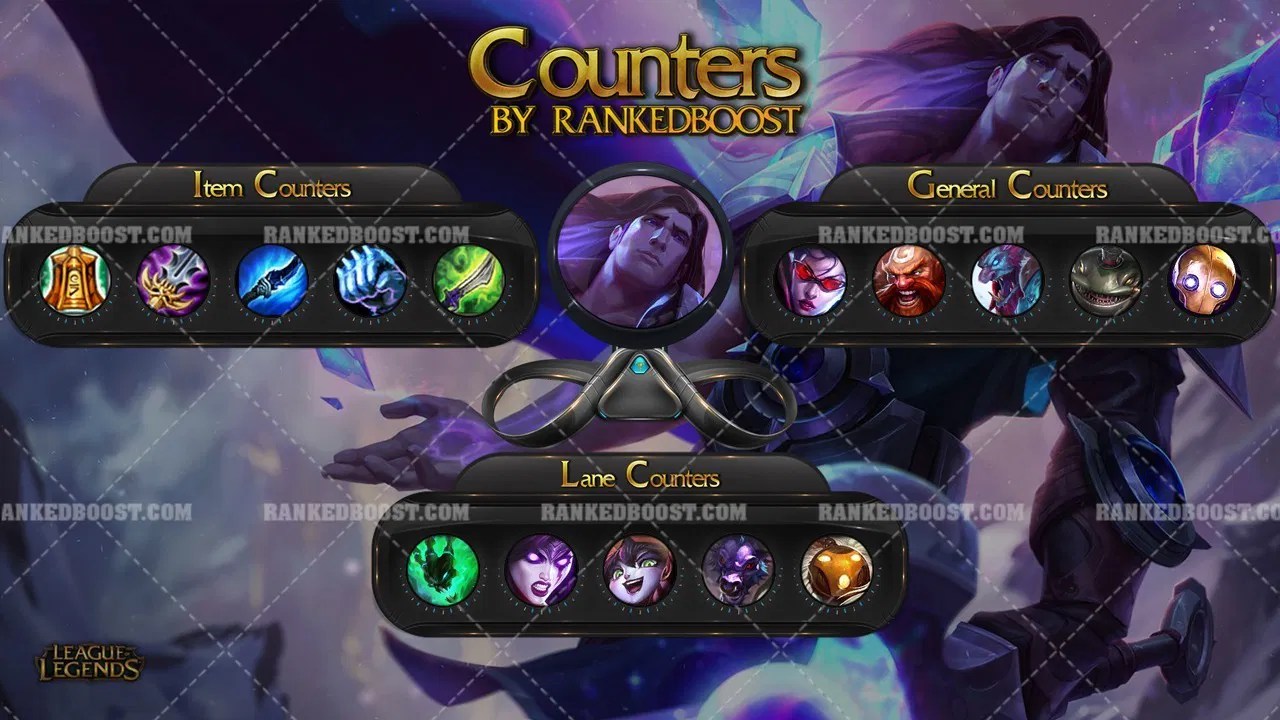Pick the Bard portrait with golden mask
1280x720 pixels.
point(837,569)
